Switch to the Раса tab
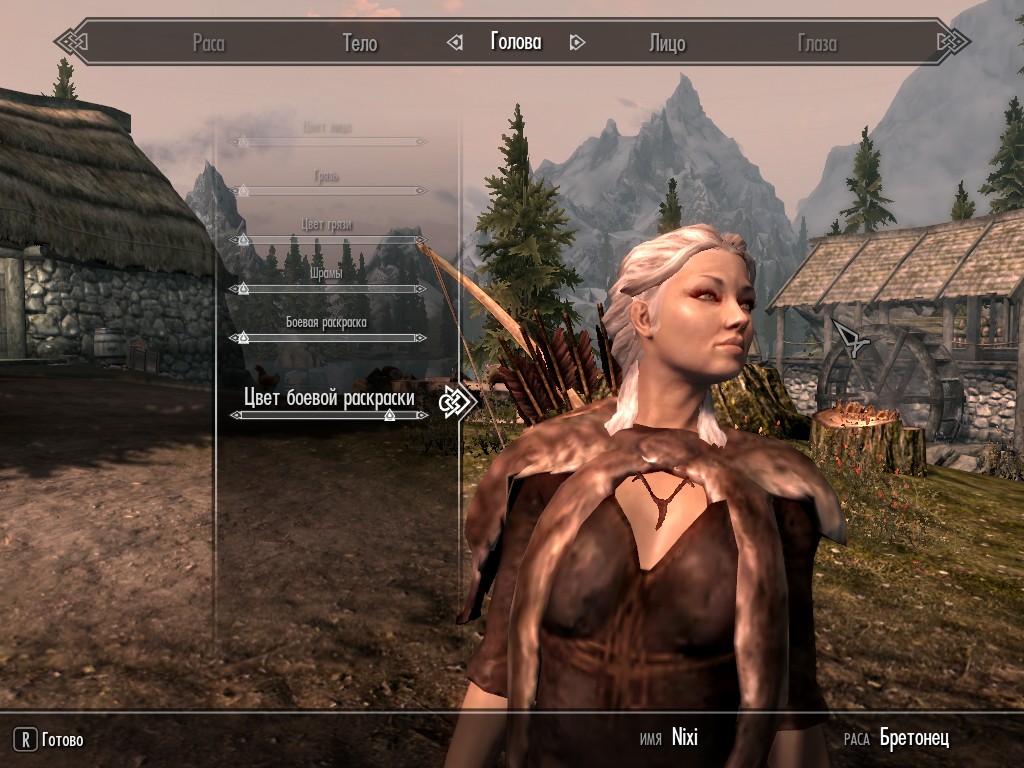Image resolution: width=1024 pixels, height=768 pixels. click(x=208, y=43)
